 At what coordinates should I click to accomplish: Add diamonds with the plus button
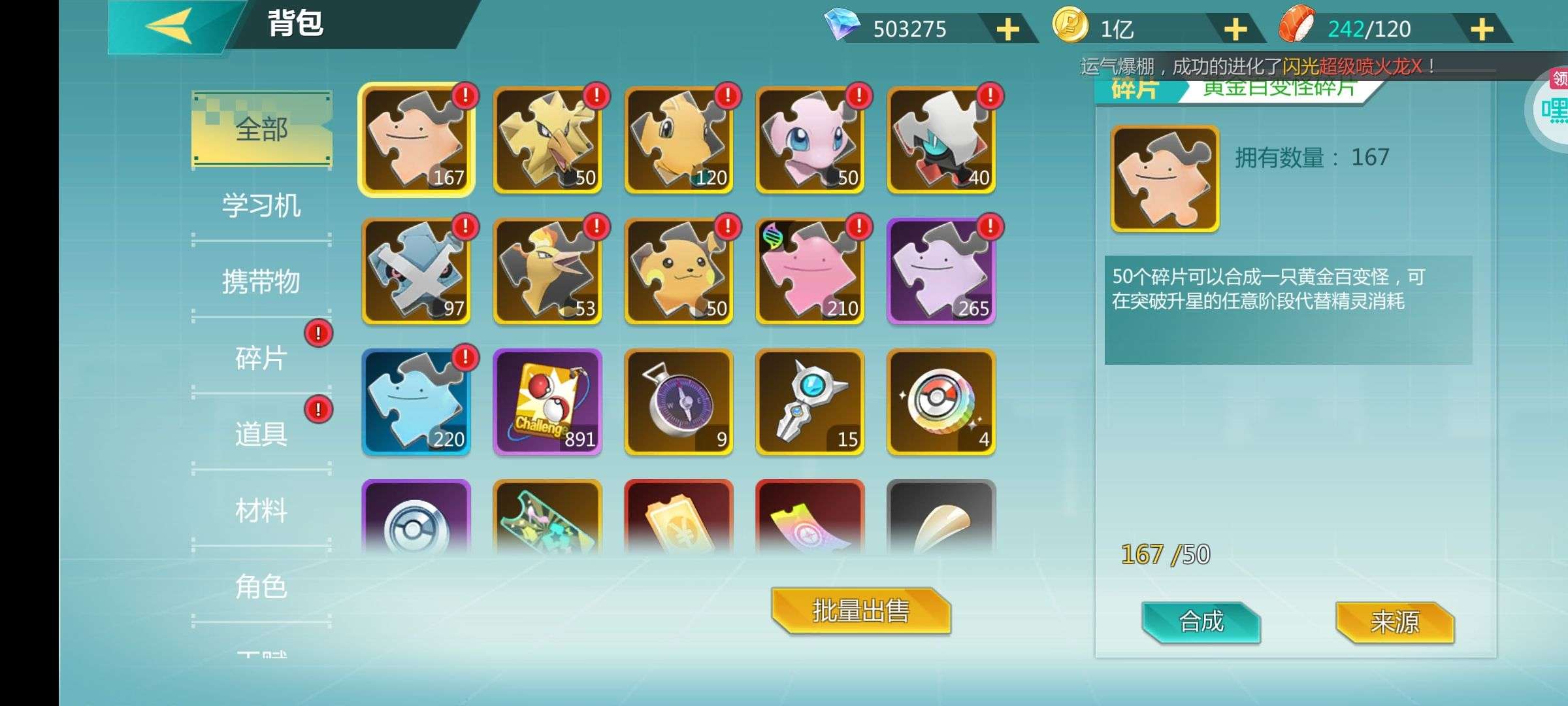tap(1007, 29)
